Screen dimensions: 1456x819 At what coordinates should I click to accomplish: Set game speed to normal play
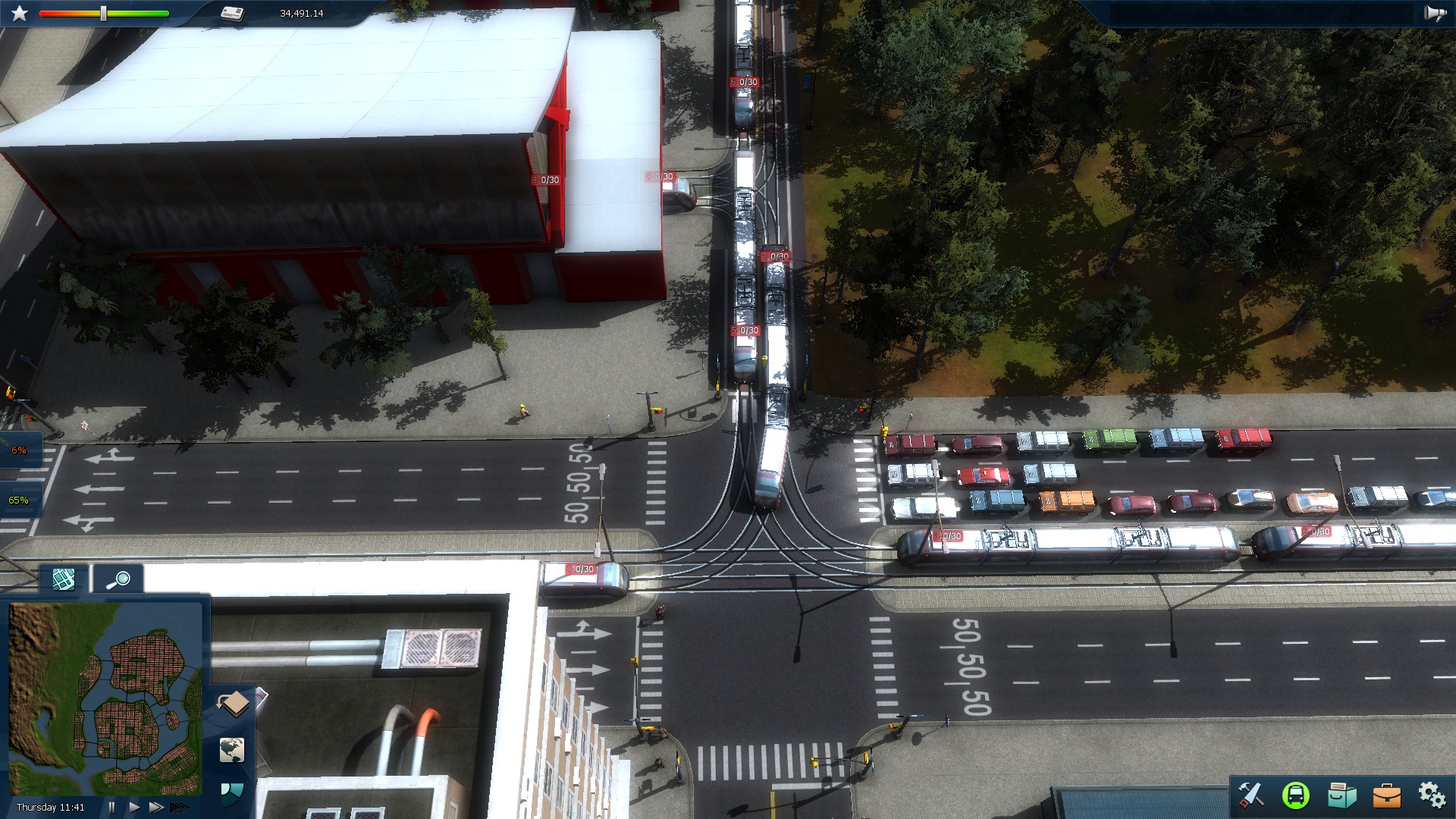tap(134, 807)
